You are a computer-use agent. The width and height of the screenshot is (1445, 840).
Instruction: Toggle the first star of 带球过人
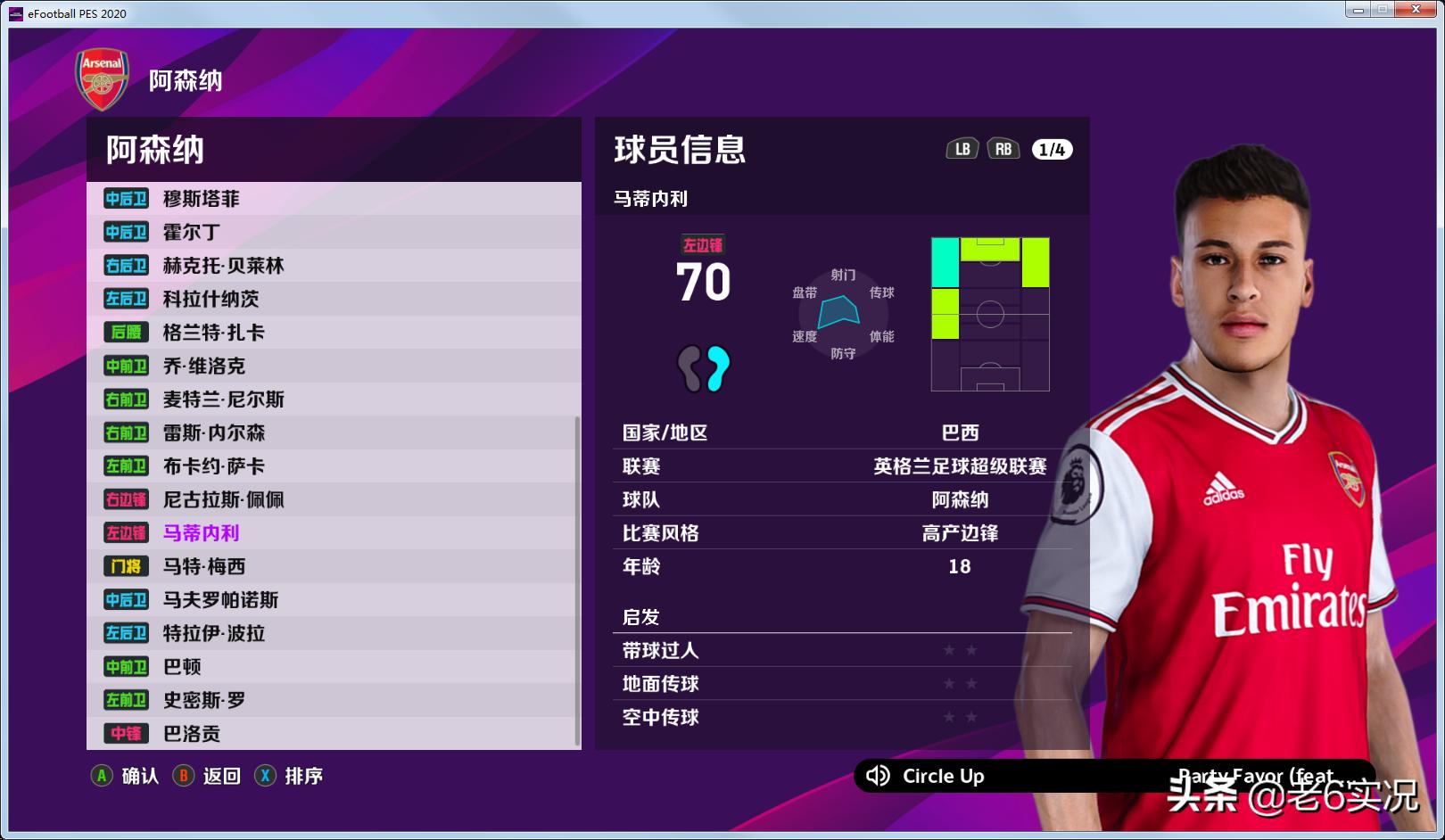948,650
